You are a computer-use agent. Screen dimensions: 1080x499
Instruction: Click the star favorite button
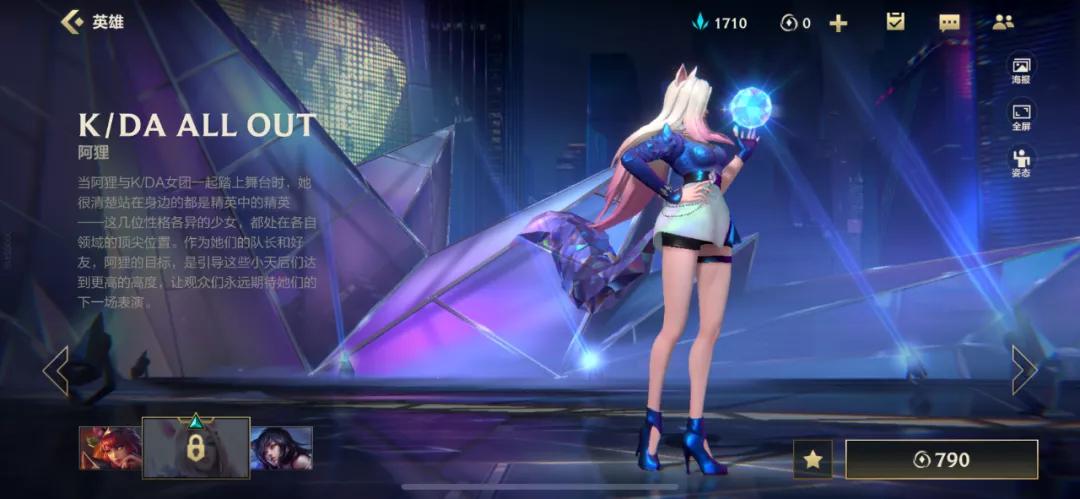pyautogui.click(x=813, y=459)
